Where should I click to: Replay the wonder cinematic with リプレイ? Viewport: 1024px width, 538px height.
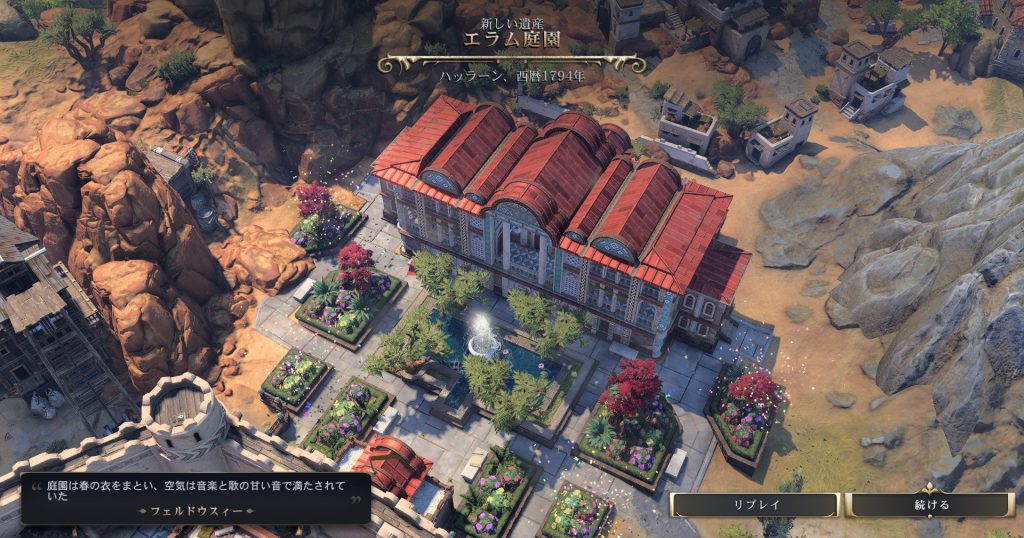[x=754, y=505]
